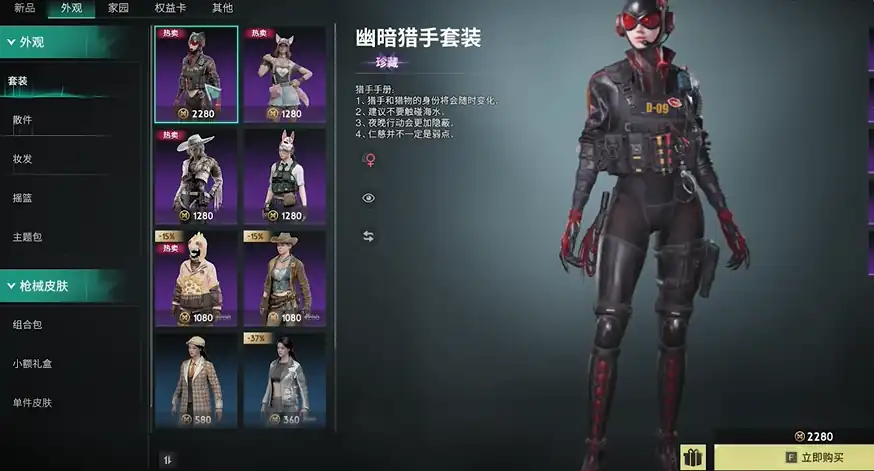Select the fox-eared outfit priced 2280
This screenshot has width=874, height=471.
tap(284, 74)
